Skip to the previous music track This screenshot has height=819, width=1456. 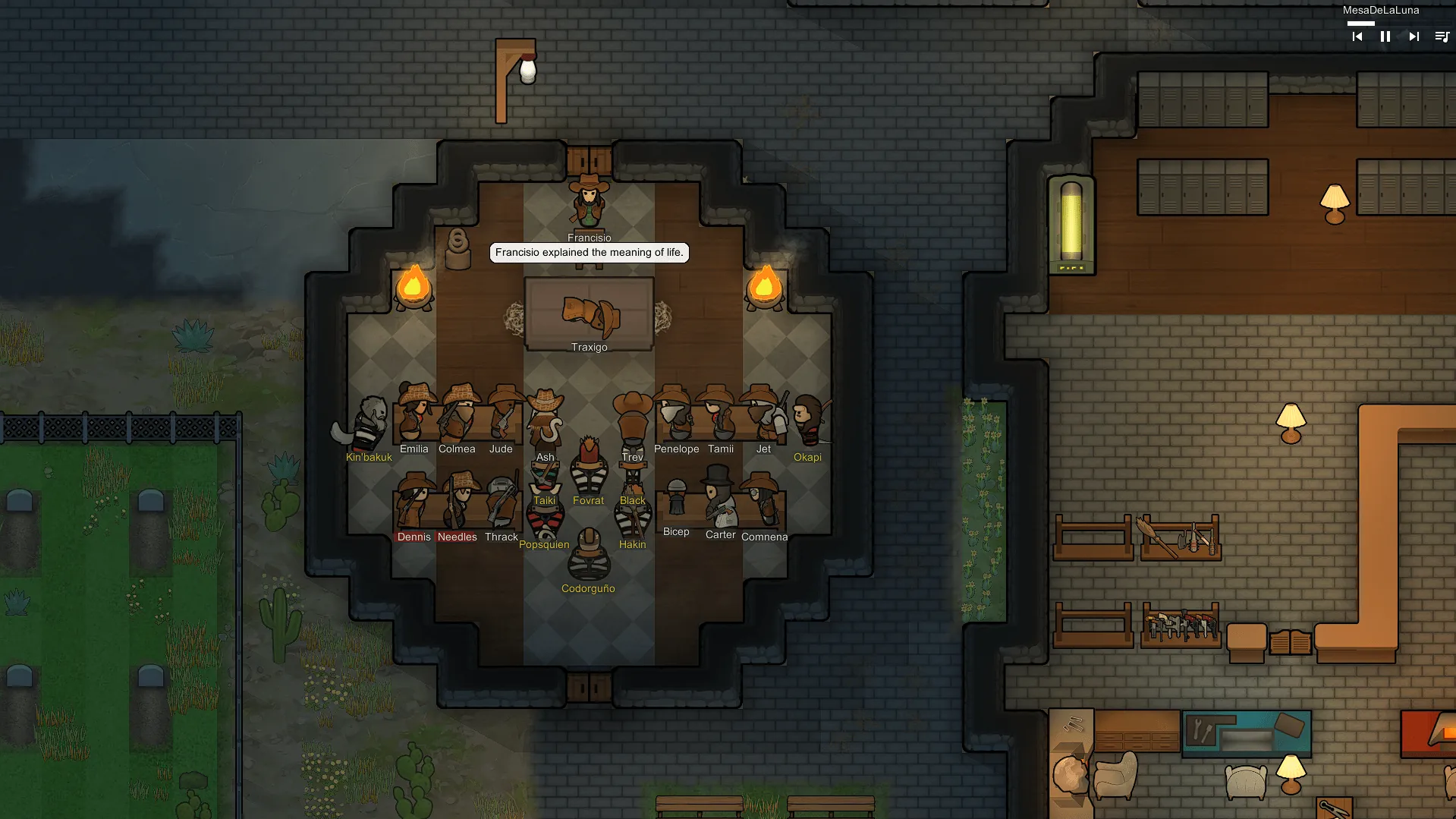click(x=1357, y=36)
